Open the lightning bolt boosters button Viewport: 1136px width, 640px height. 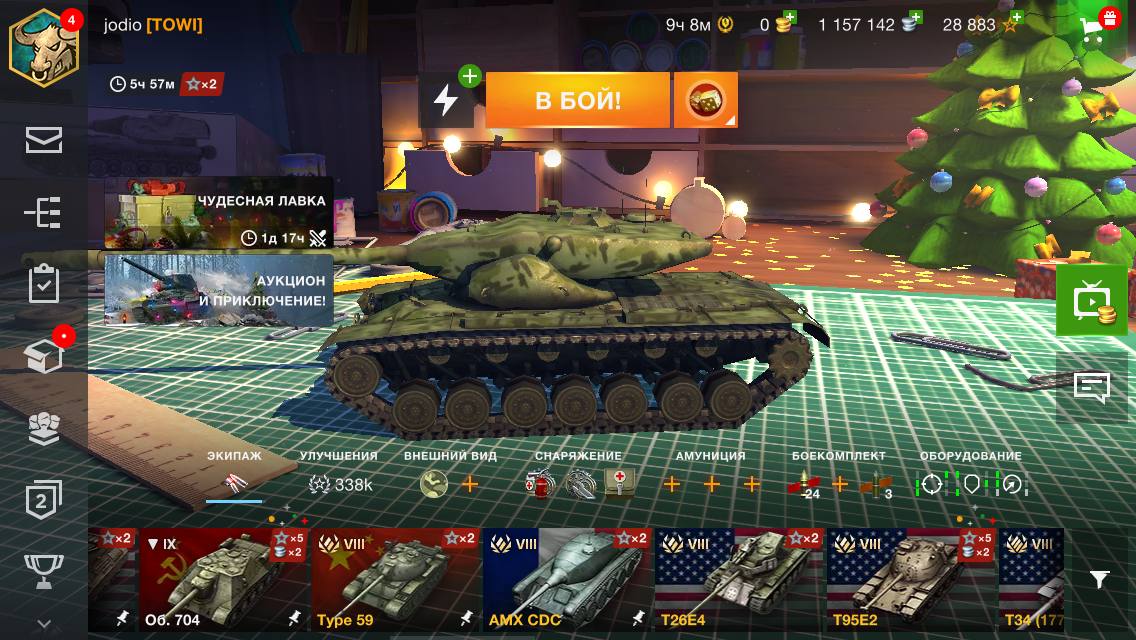pos(446,100)
